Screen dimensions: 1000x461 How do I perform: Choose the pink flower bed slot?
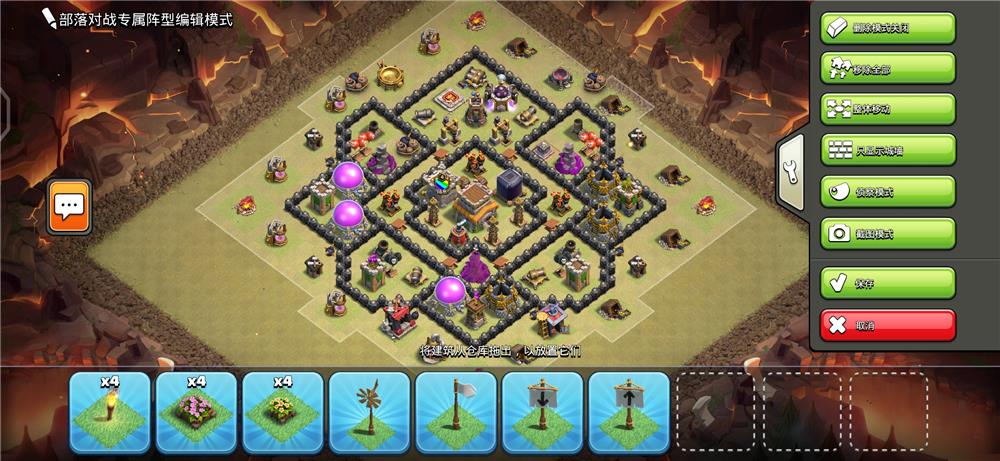[x=197, y=412]
